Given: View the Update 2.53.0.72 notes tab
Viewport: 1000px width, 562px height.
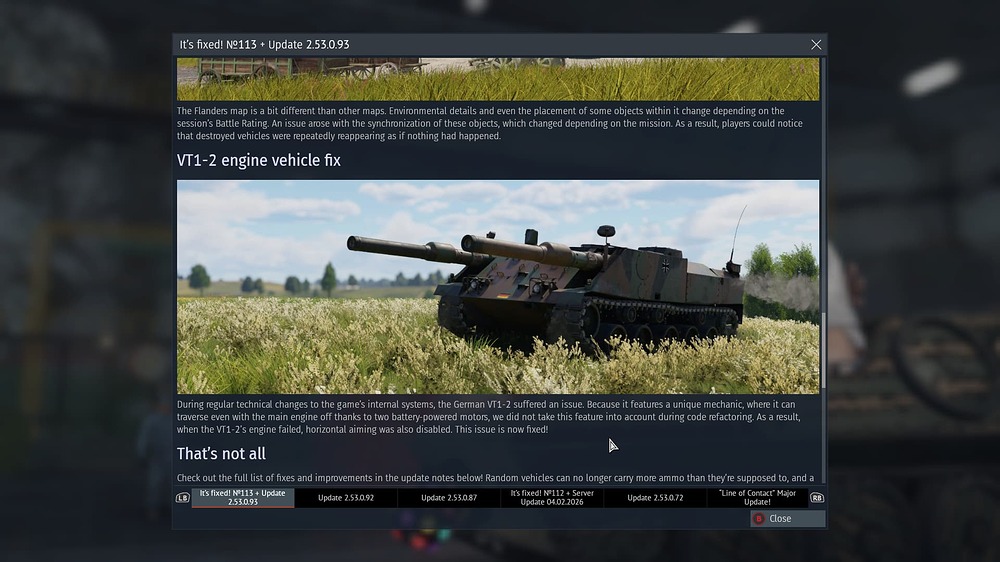Looking at the screenshot, I should pyautogui.click(x=655, y=497).
